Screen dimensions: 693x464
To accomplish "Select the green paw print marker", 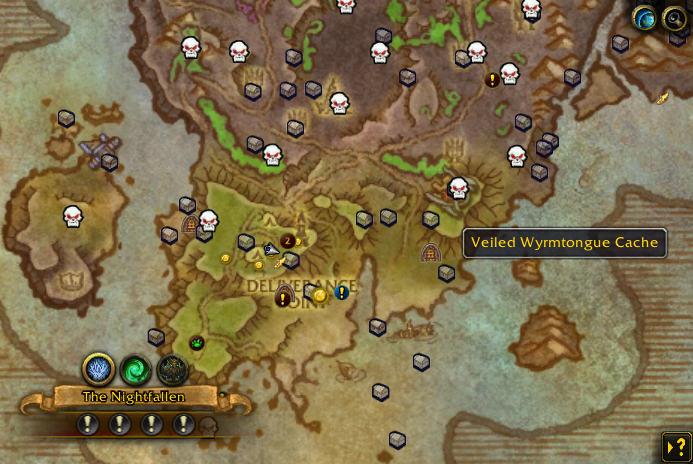I will coord(197,343).
